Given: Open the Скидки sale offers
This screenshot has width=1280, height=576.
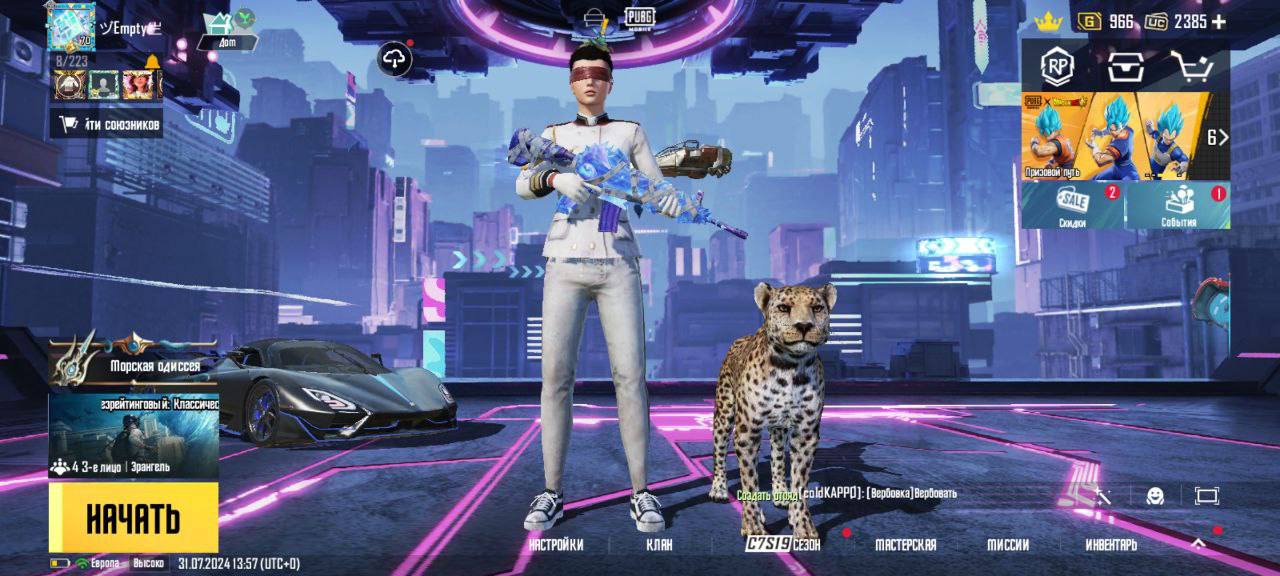Looking at the screenshot, I should click(1073, 206).
